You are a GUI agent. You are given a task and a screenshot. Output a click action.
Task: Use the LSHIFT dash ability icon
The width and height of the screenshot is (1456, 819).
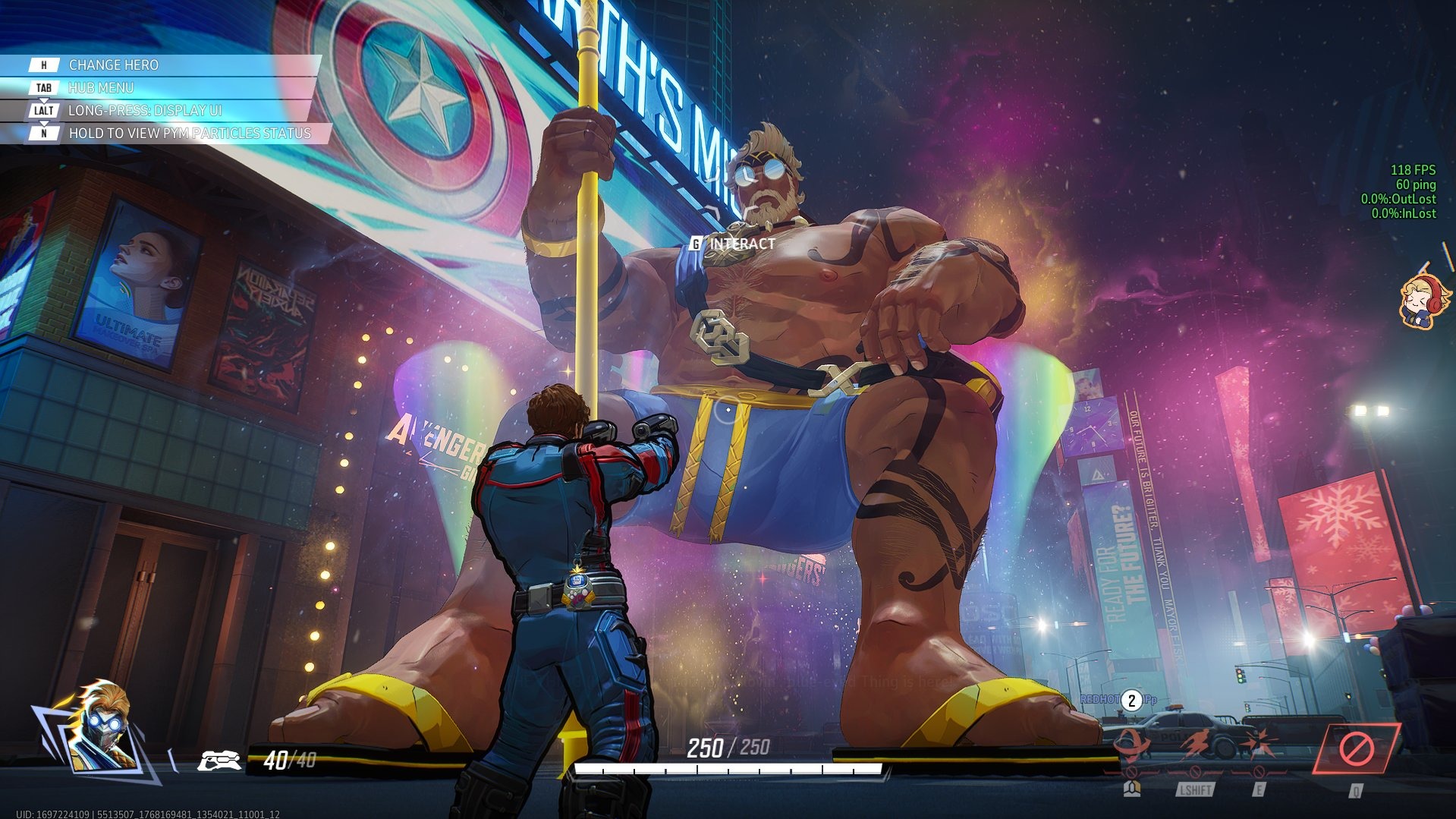tap(1195, 746)
